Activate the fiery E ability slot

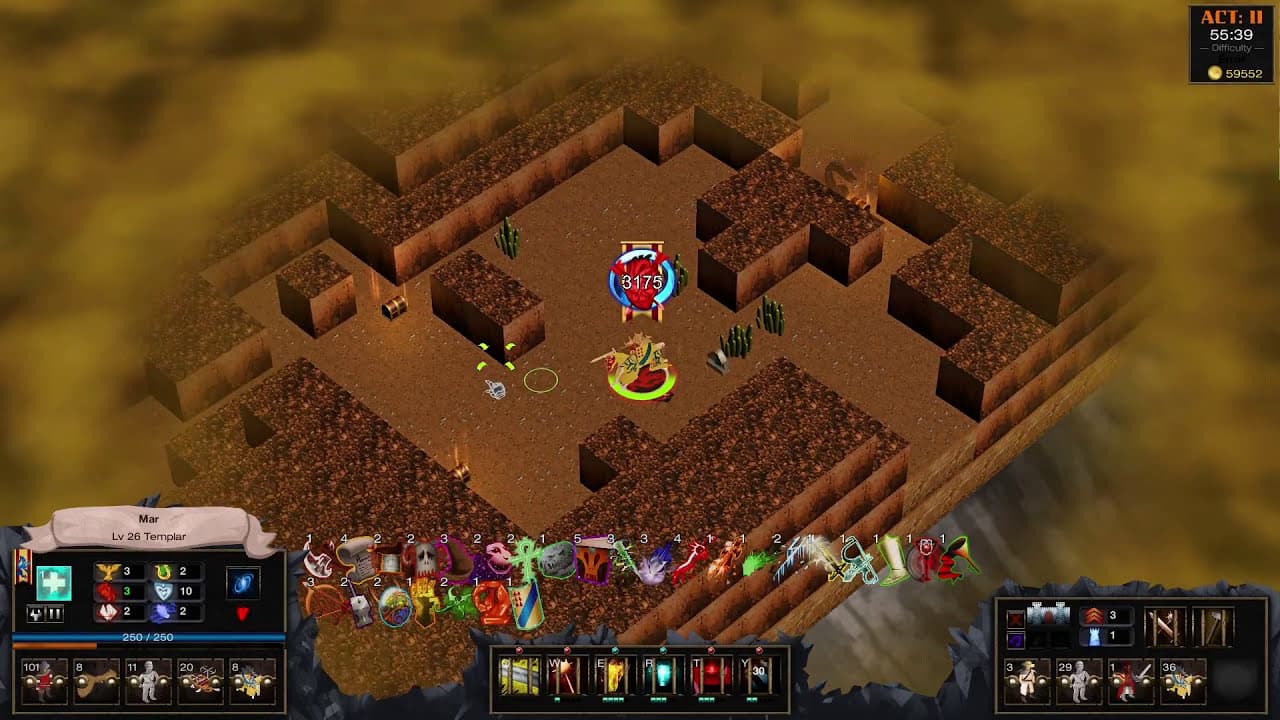point(614,677)
